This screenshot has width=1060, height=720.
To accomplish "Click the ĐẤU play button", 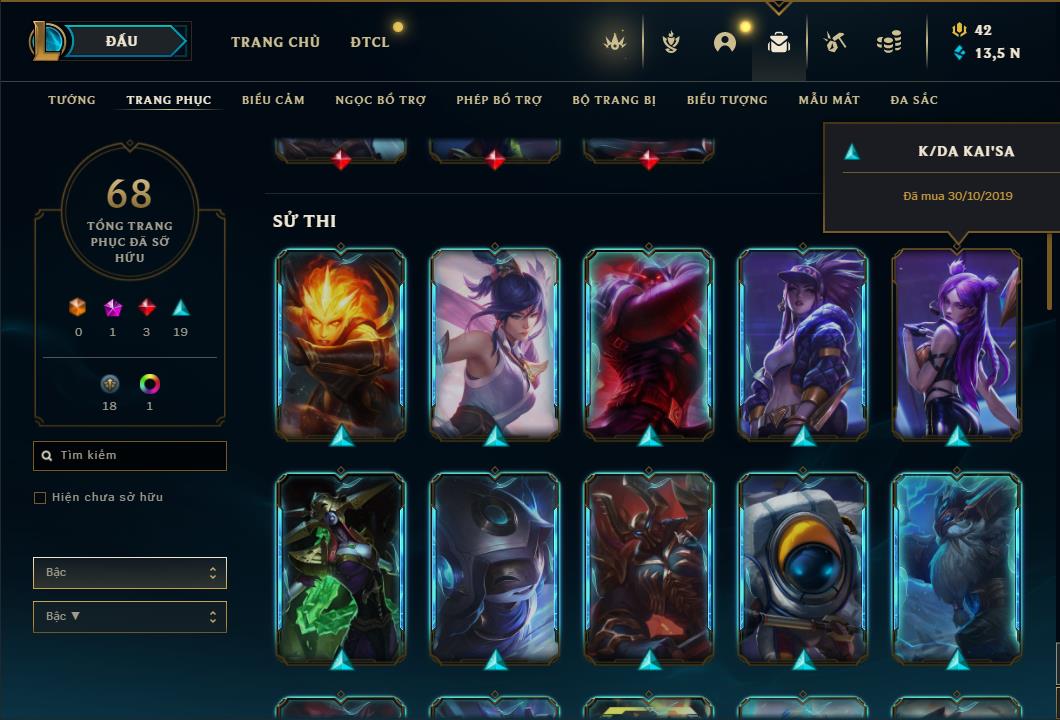I will (121, 41).
